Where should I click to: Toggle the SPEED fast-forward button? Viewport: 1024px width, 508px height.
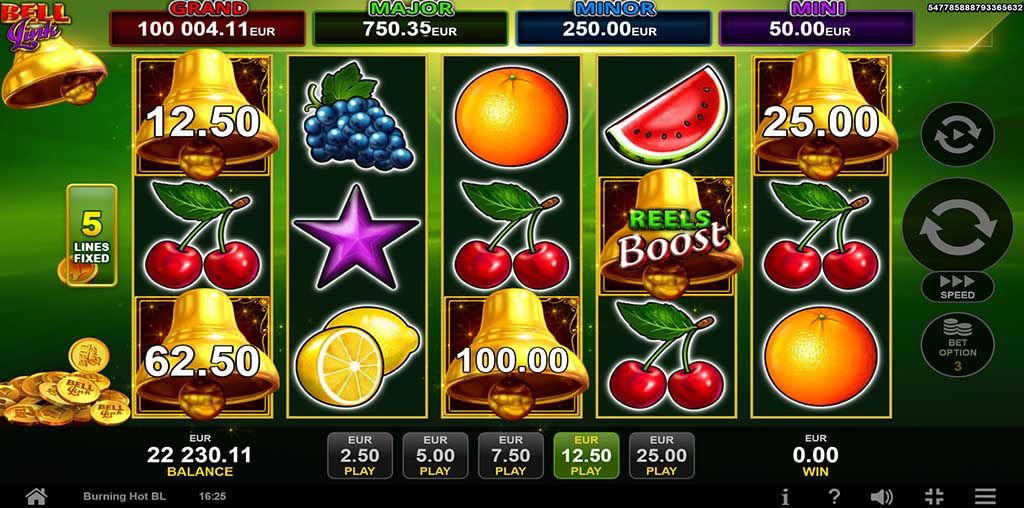coord(957,287)
